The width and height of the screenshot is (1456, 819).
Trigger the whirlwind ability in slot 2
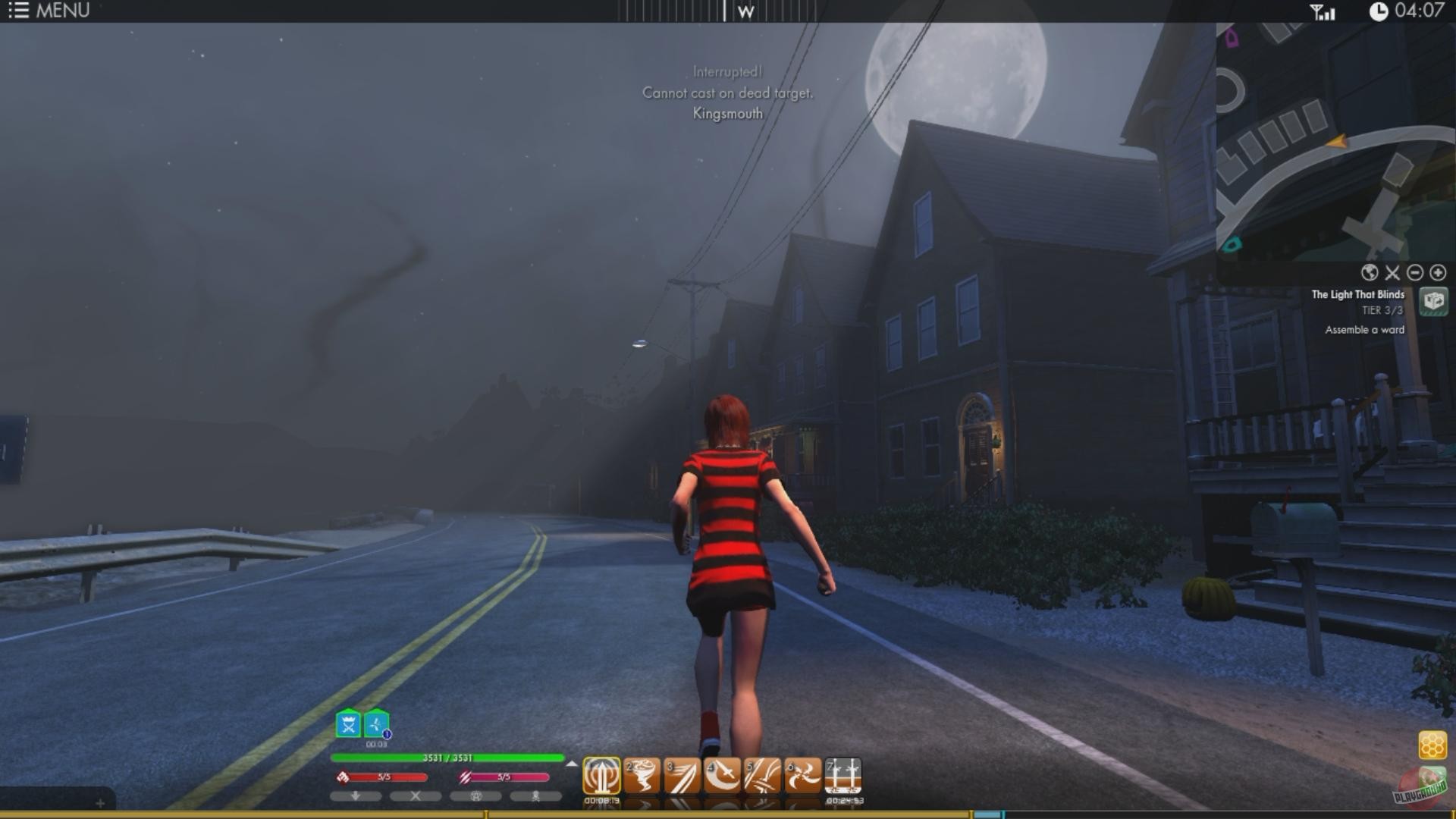point(641,775)
